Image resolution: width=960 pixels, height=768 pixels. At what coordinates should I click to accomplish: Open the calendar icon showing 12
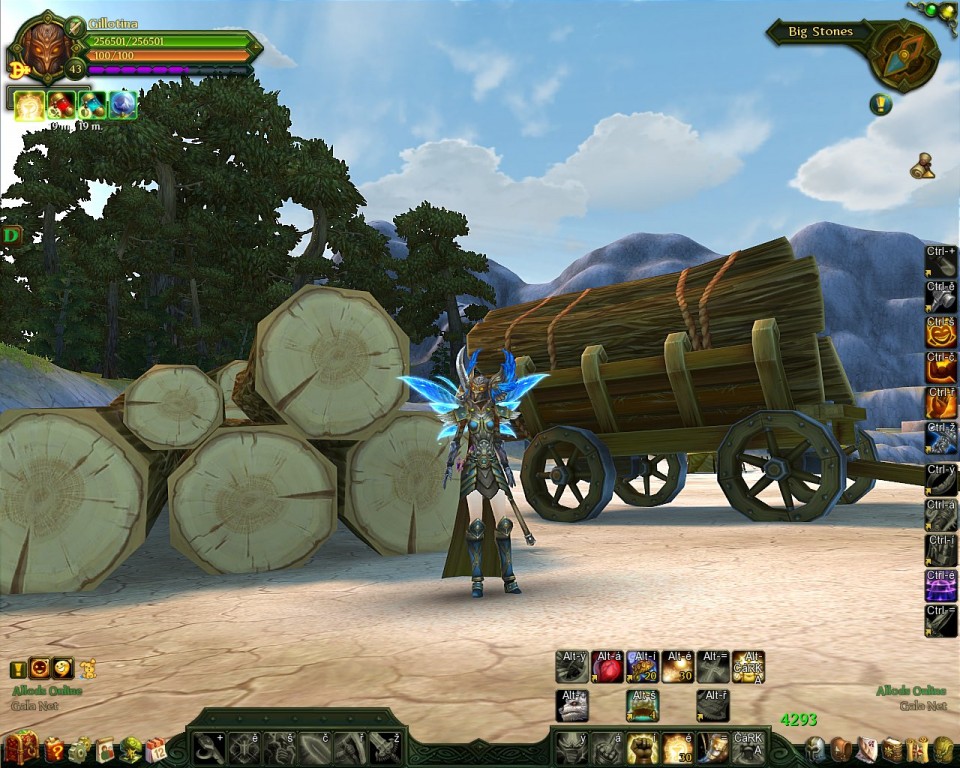pos(155,749)
